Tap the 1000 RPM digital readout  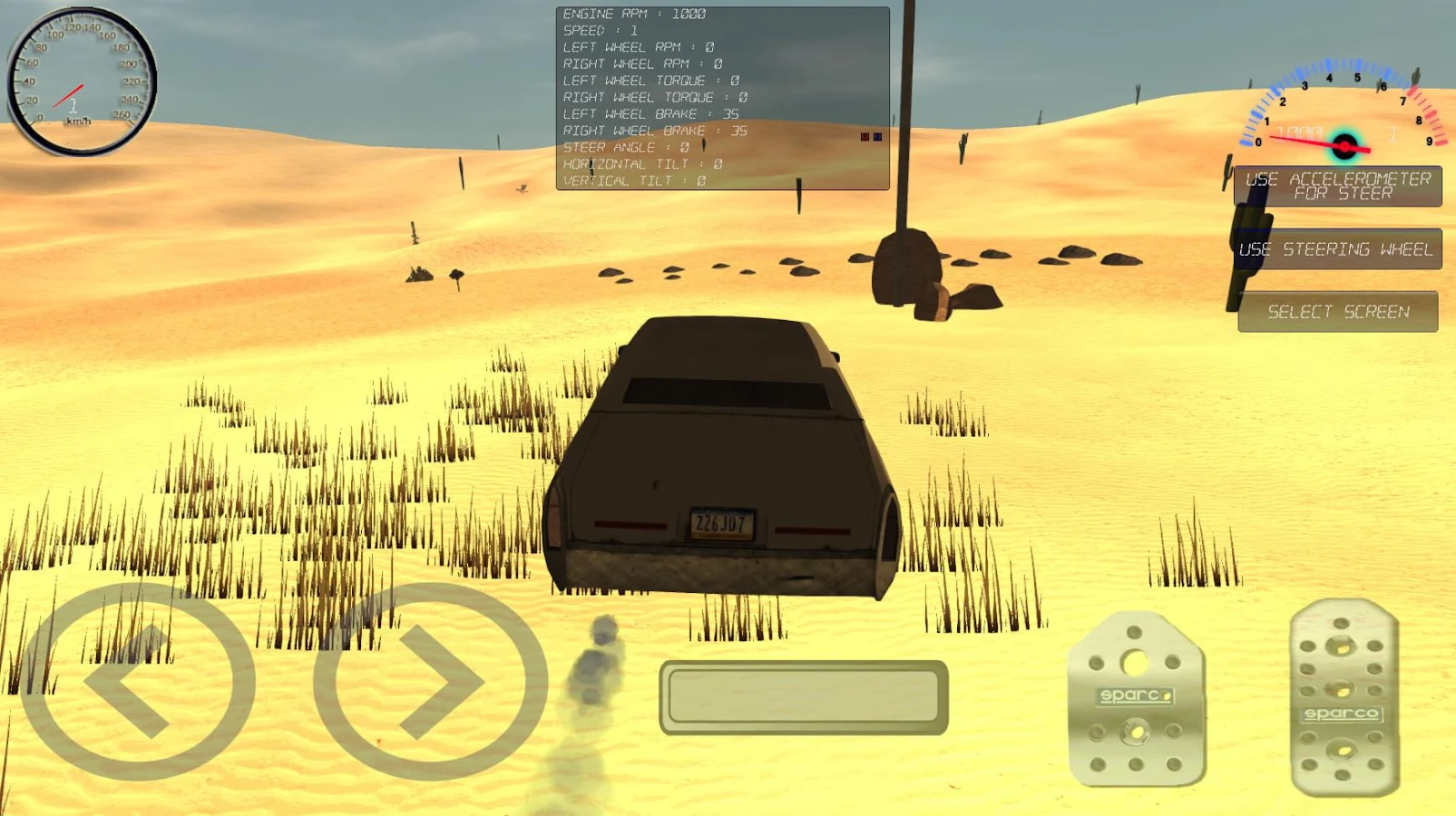(x=1301, y=132)
